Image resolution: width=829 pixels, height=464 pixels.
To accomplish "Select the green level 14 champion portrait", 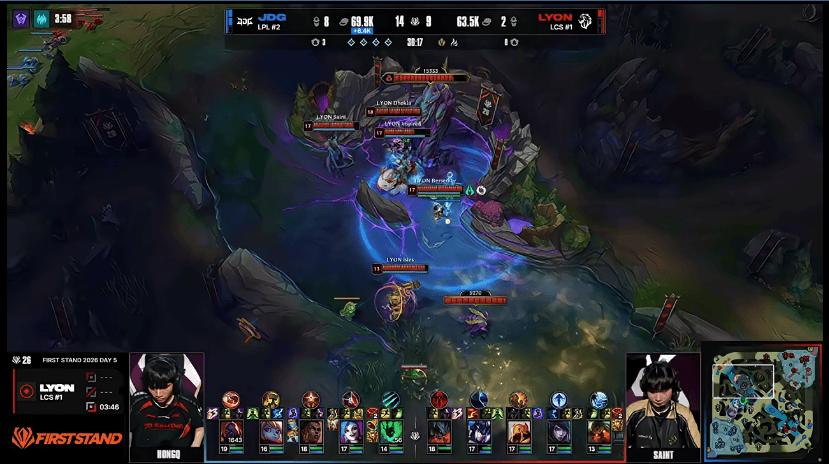I will click(391, 432).
